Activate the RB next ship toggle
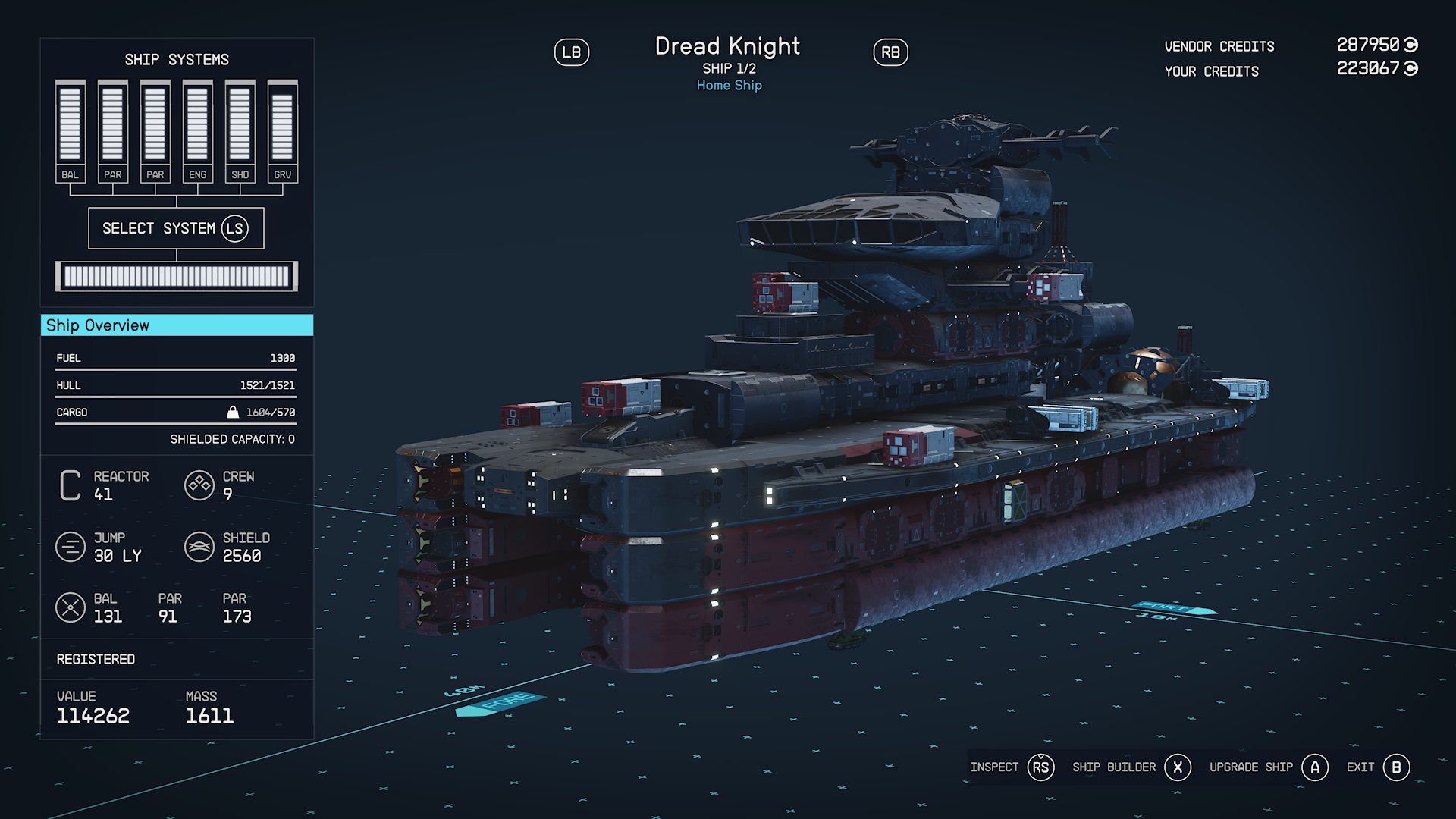Viewport: 1456px width, 819px height. click(890, 52)
